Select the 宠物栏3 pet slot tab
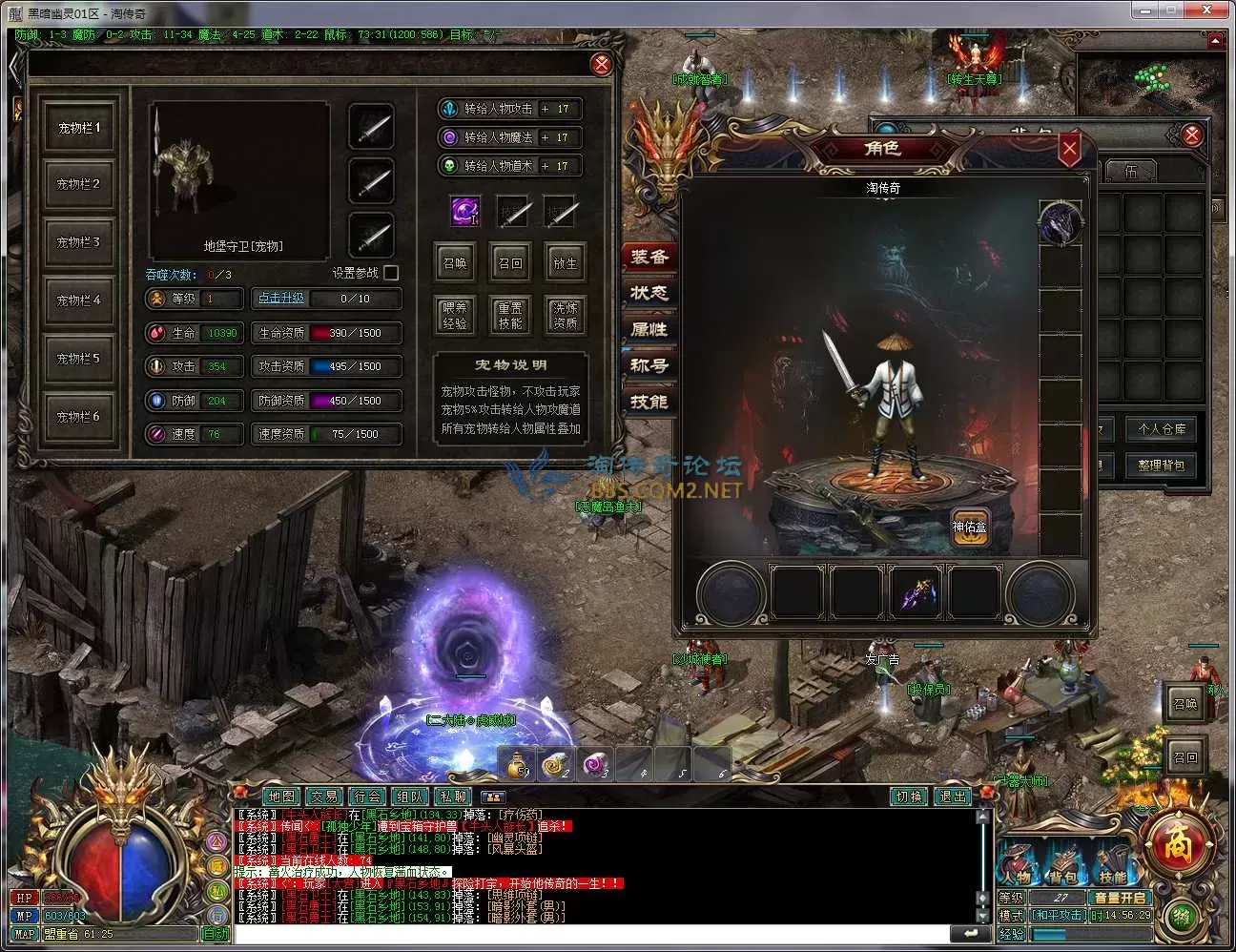The height and width of the screenshot is (952, 1236). click(78, 242)
